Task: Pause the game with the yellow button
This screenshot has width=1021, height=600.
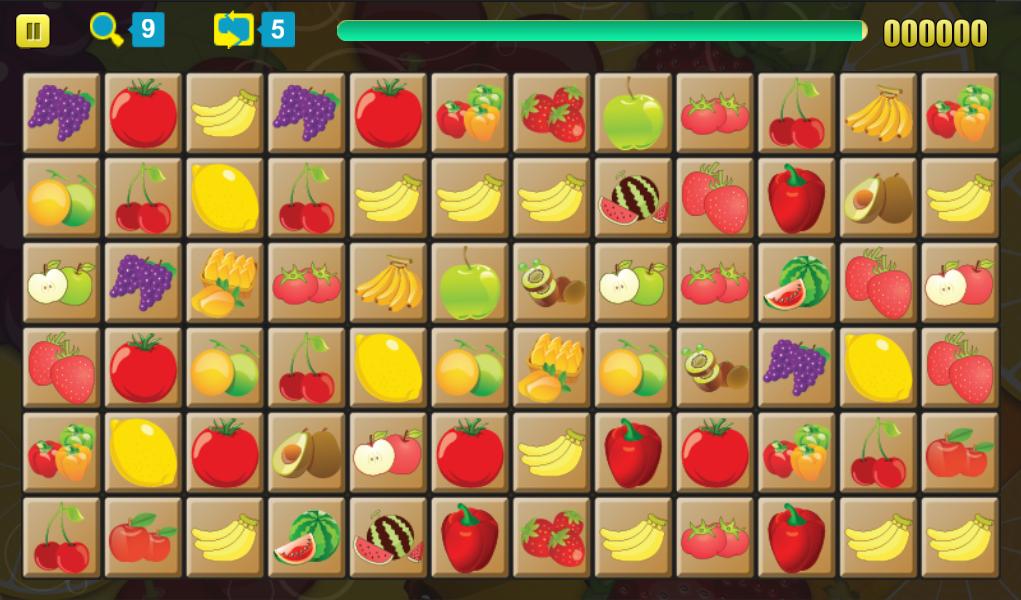Action: point(32,31)
